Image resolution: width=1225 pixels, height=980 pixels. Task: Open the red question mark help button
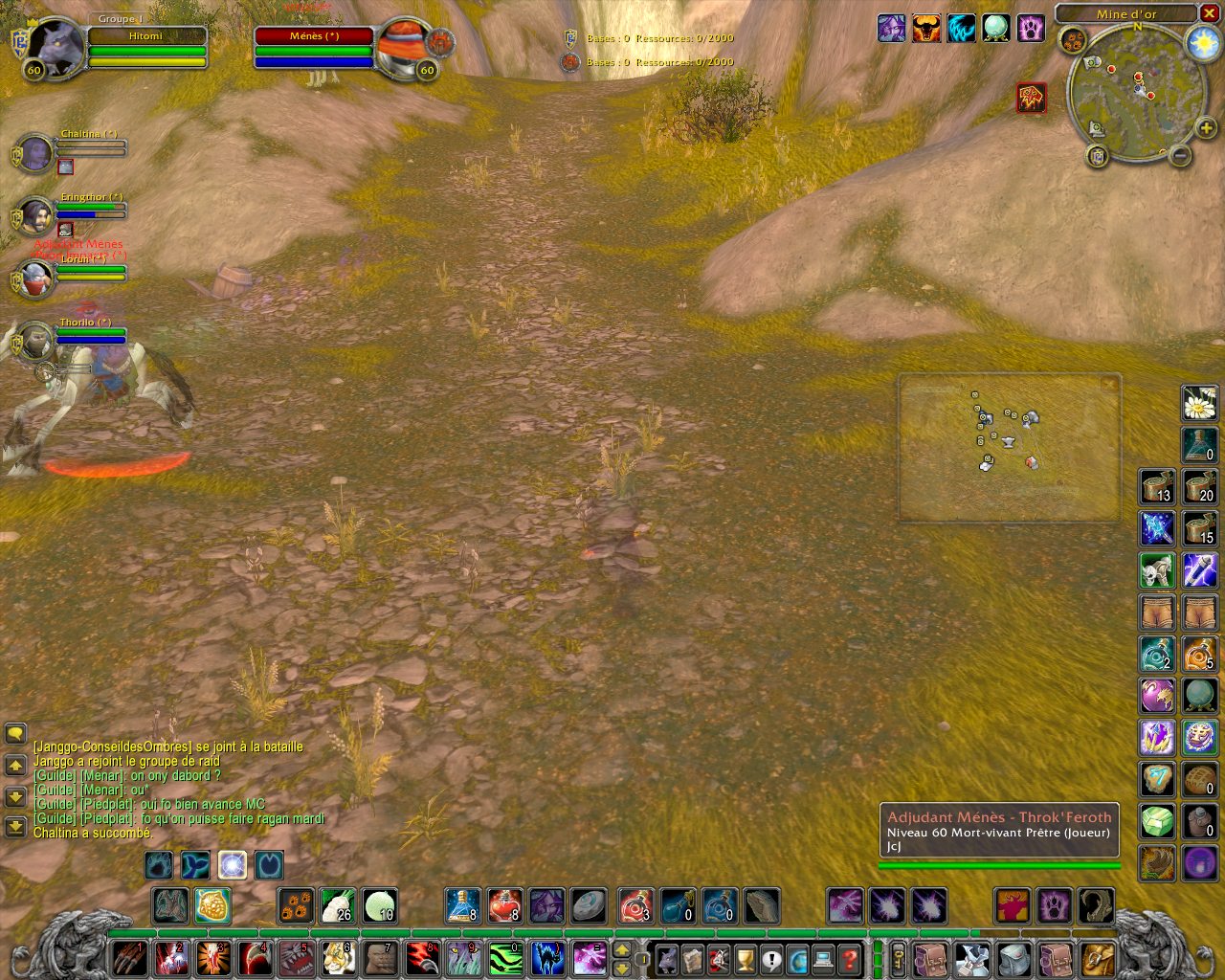click(x=849, y=958)
